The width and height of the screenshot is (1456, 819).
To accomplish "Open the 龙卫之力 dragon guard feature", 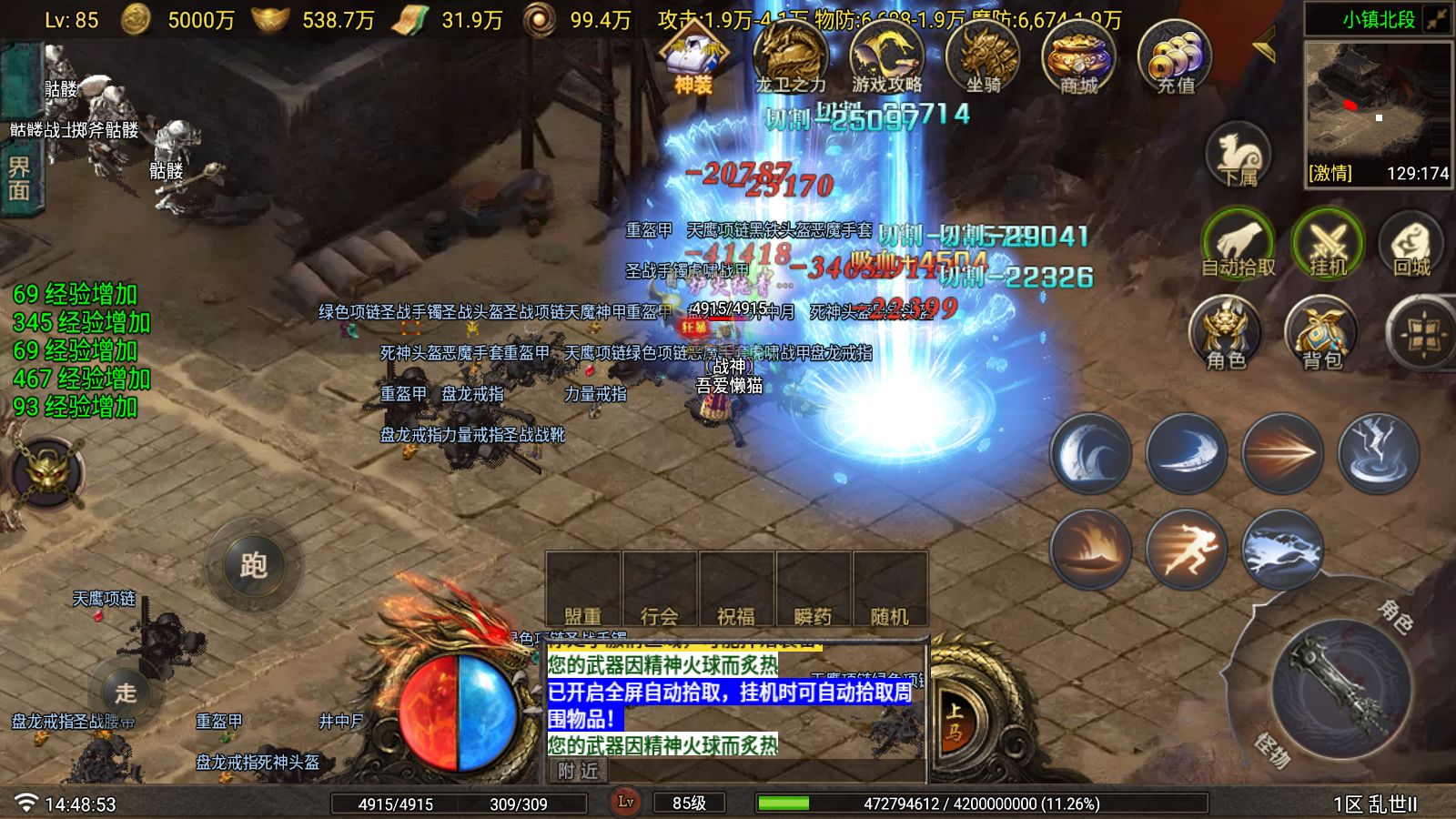I will coord(791,59).
